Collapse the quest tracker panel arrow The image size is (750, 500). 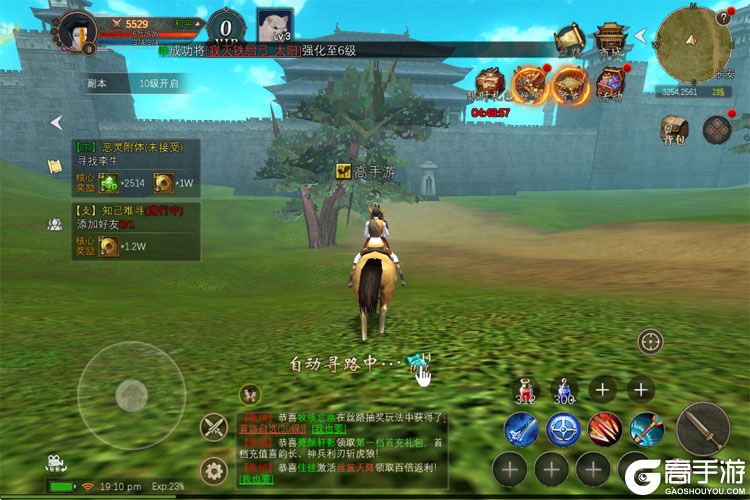click(57, 122)
